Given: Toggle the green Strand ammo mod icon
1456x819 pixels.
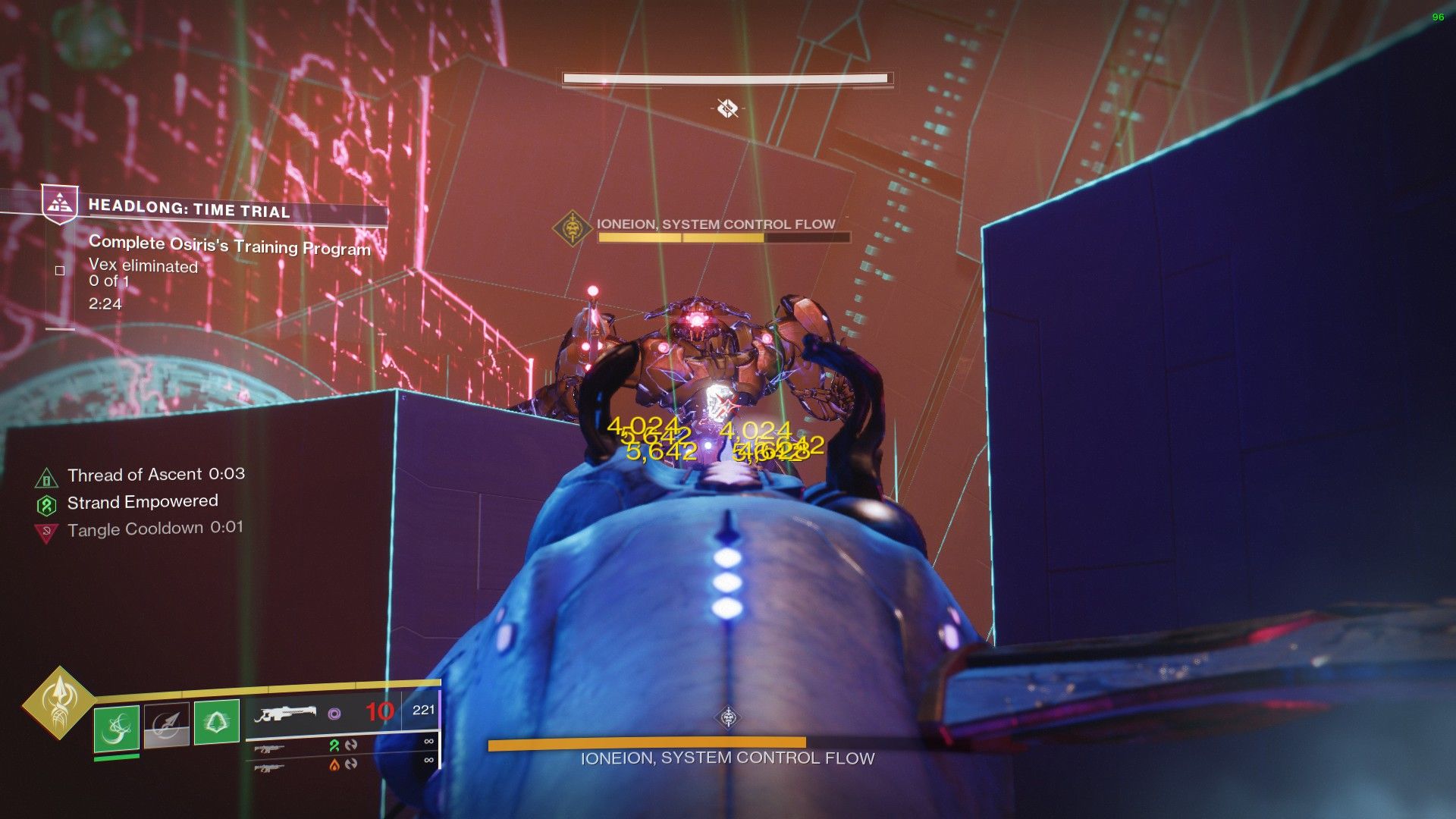Looking at the screenshot, I should click(334, 745).
